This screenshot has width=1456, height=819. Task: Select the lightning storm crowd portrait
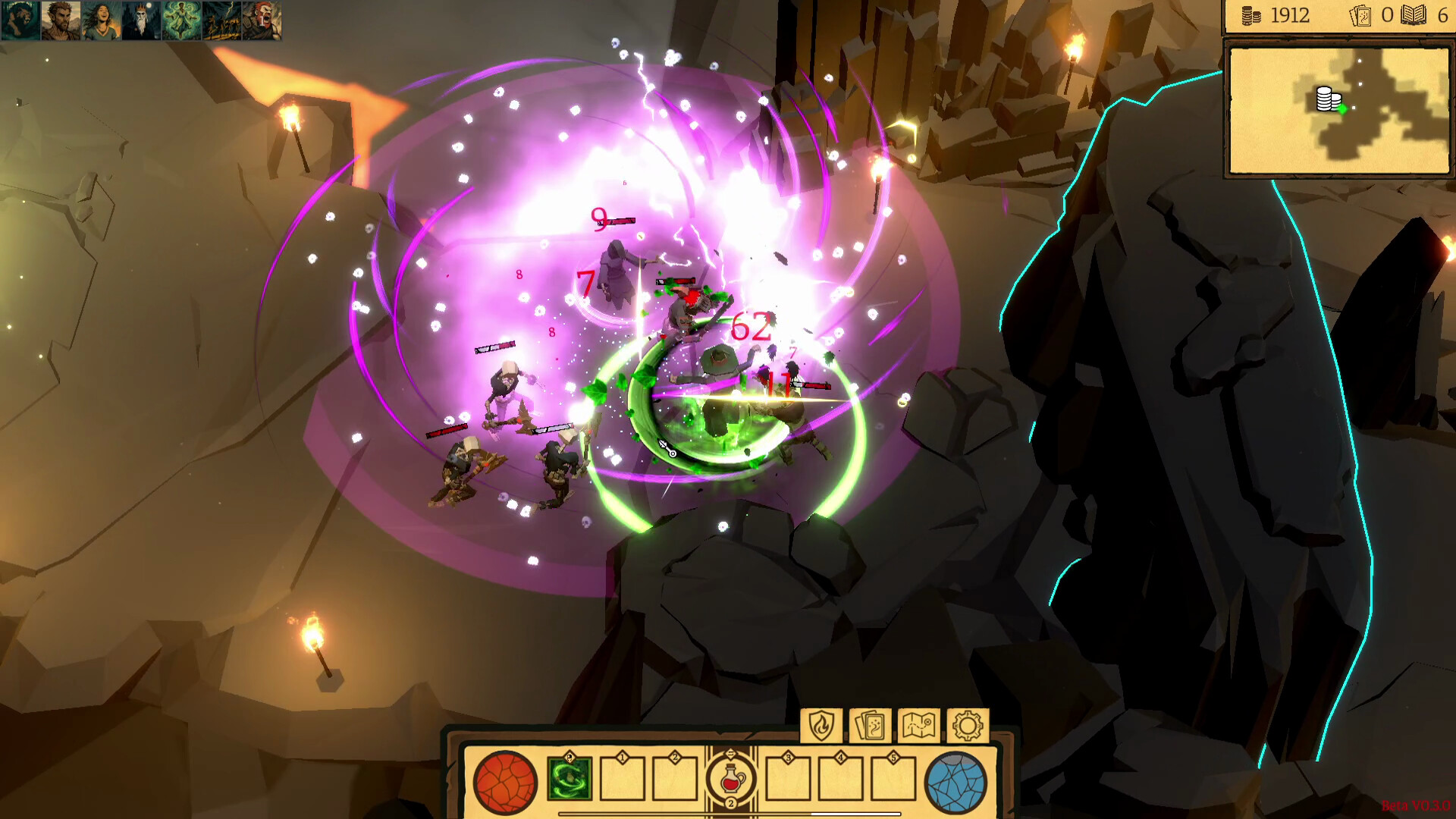pyautogui.click(x=221, y=20)
